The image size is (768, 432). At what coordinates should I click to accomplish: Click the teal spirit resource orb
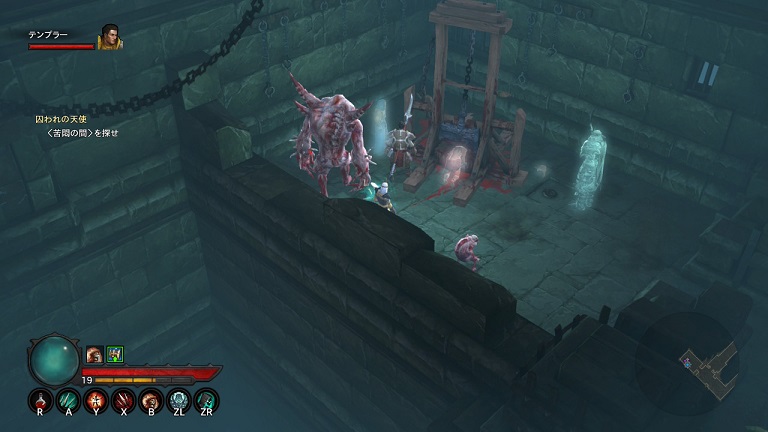53,360
